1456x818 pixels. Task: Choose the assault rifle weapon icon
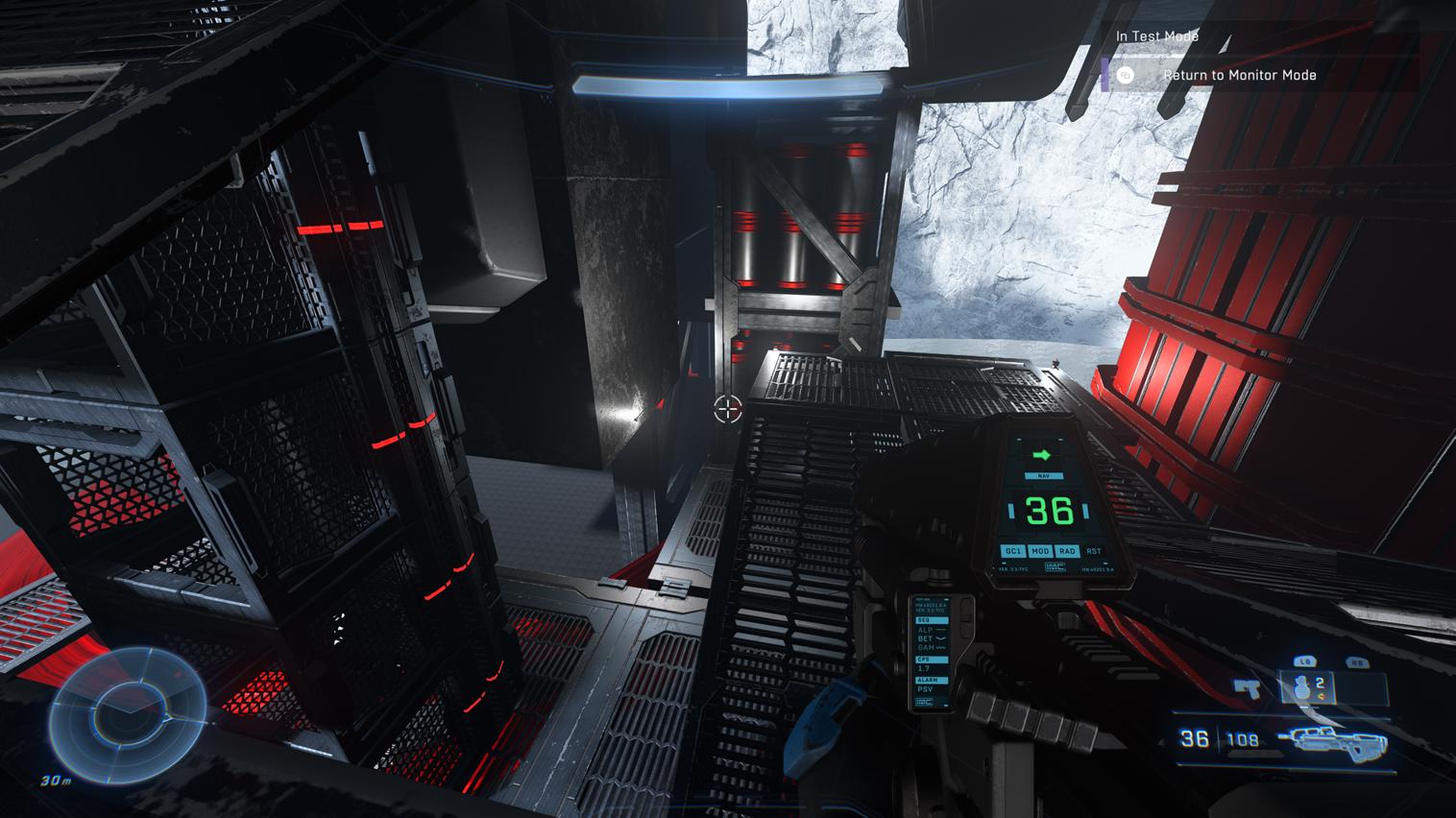pos(1333,739)
